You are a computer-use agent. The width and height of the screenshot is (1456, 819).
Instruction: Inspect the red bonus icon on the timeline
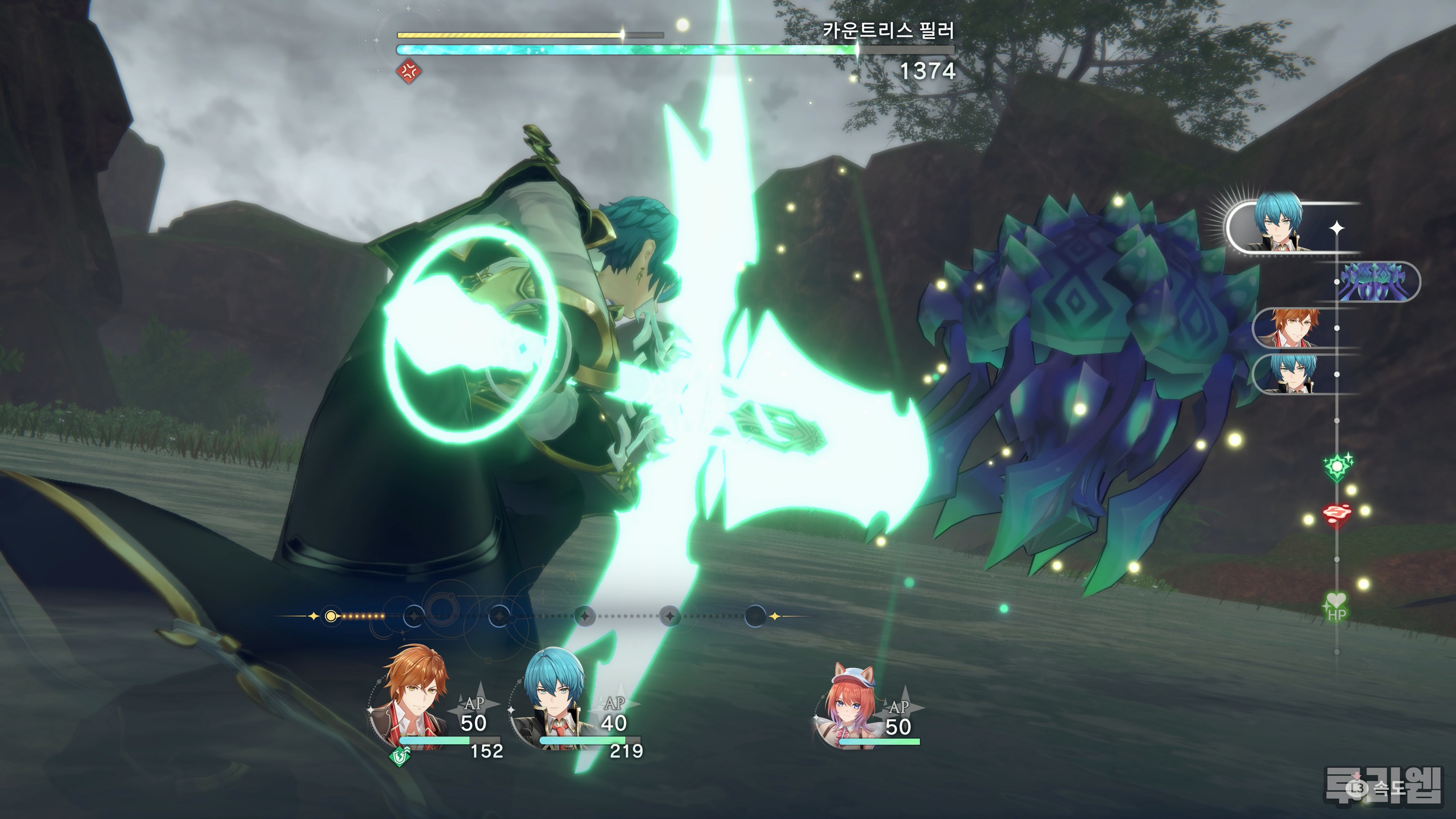pos(1336,514)
